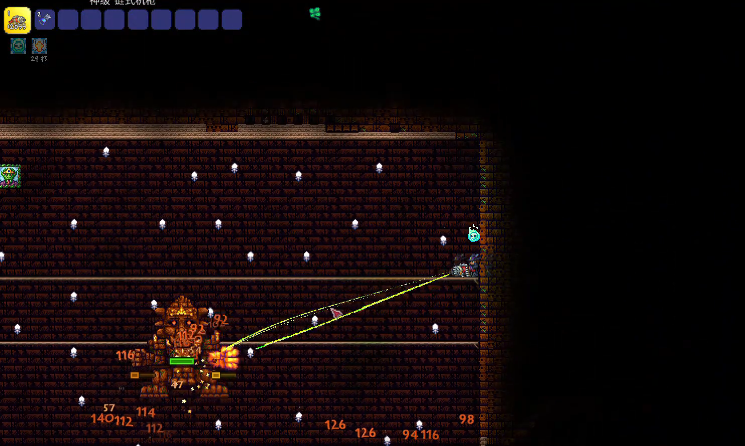Screen dimensions: 745x446
Task: Click the orange buff icon with timer
Action: (x=39, y=45)
